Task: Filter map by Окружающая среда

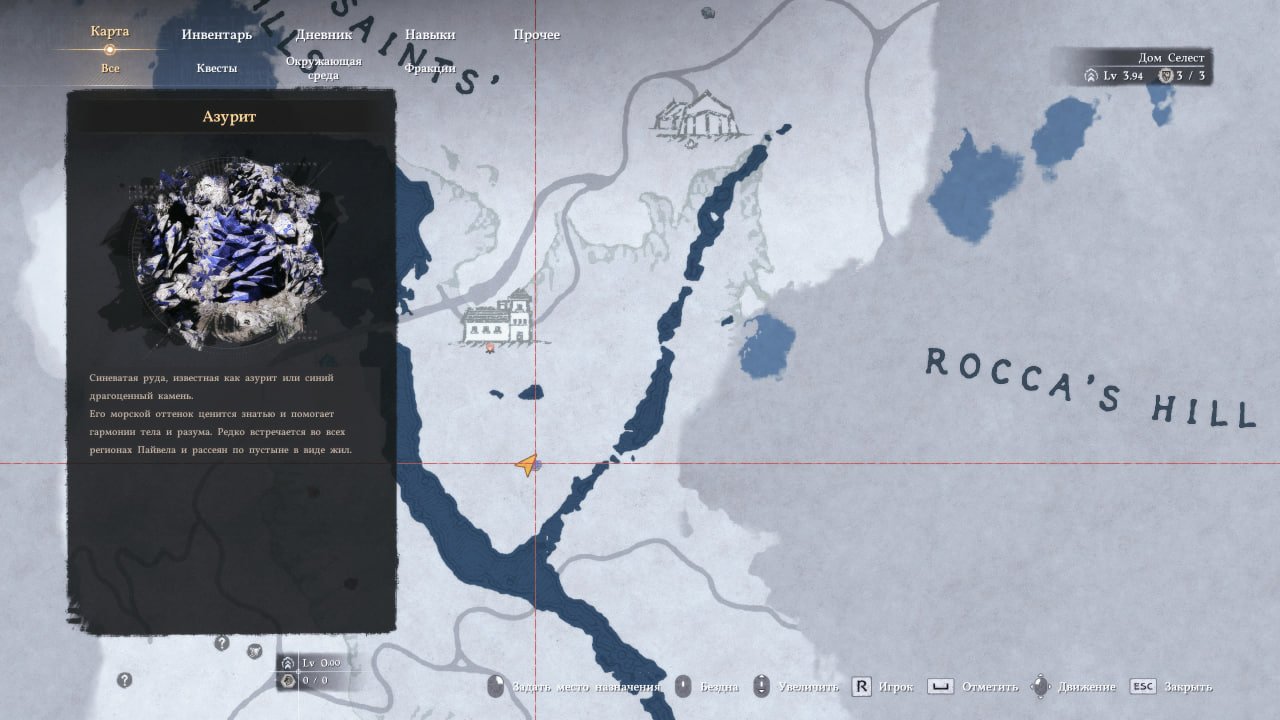Action: point(323,68)
